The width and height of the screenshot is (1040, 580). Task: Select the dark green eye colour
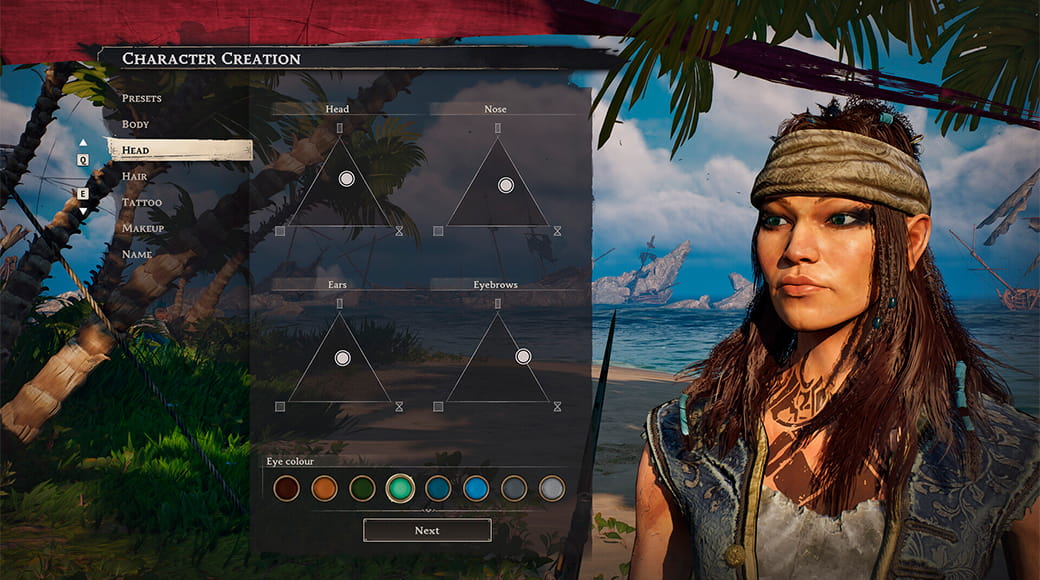[362, 488]
